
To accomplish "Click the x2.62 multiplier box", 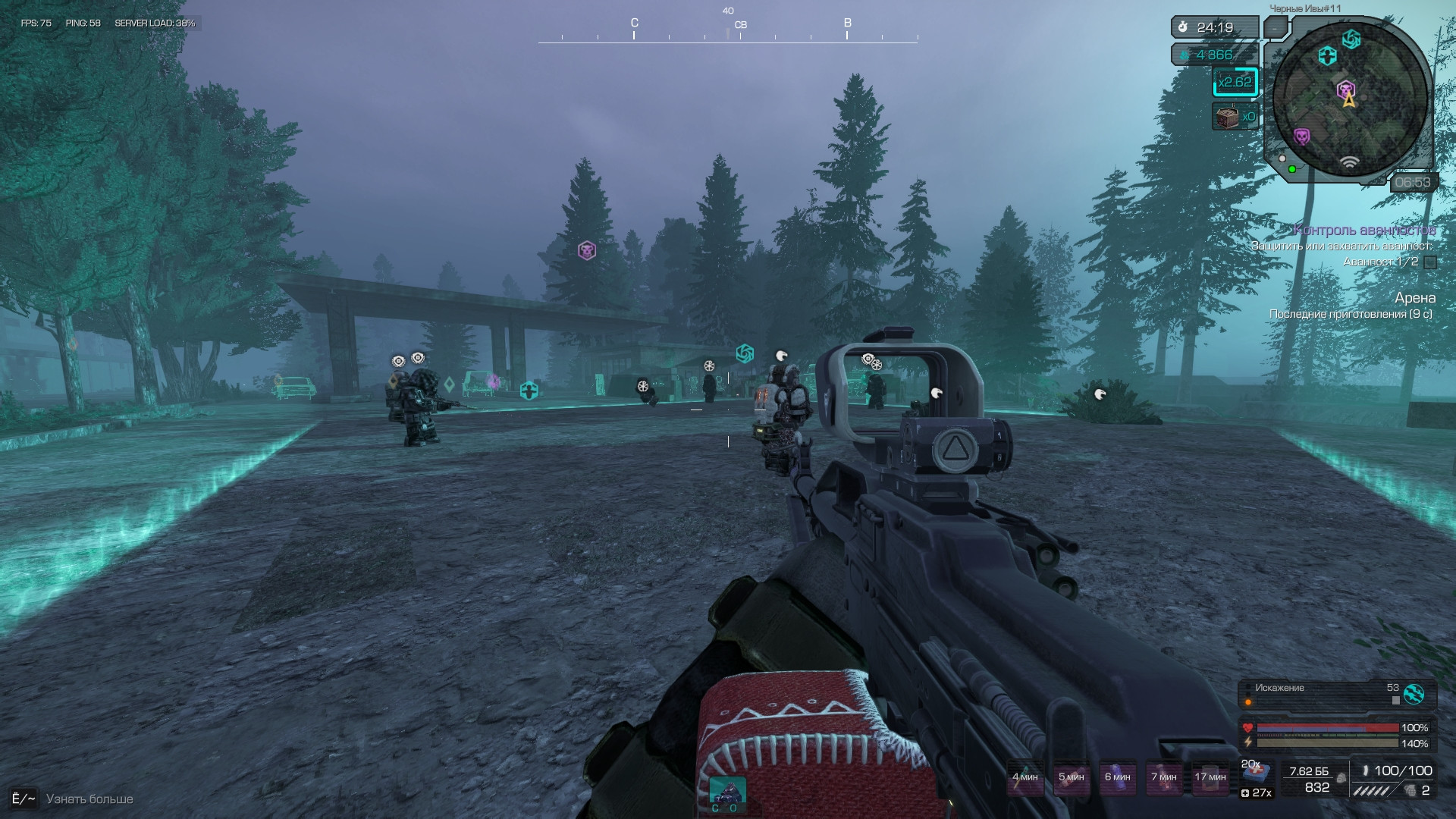I will [x=1235, y=82].
